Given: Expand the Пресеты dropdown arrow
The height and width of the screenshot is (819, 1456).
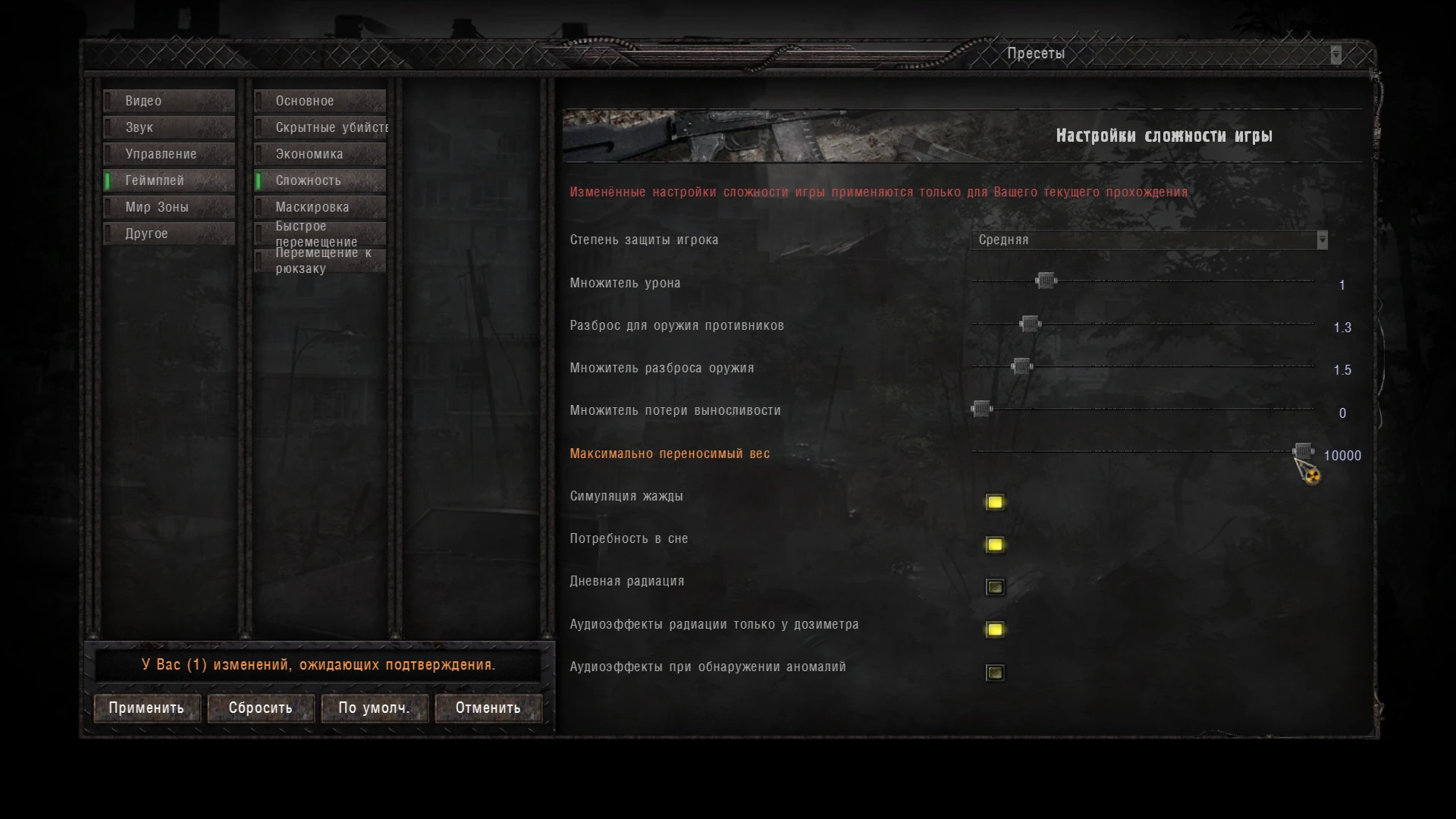Looking at the screenshot, I should point(1335,54).
